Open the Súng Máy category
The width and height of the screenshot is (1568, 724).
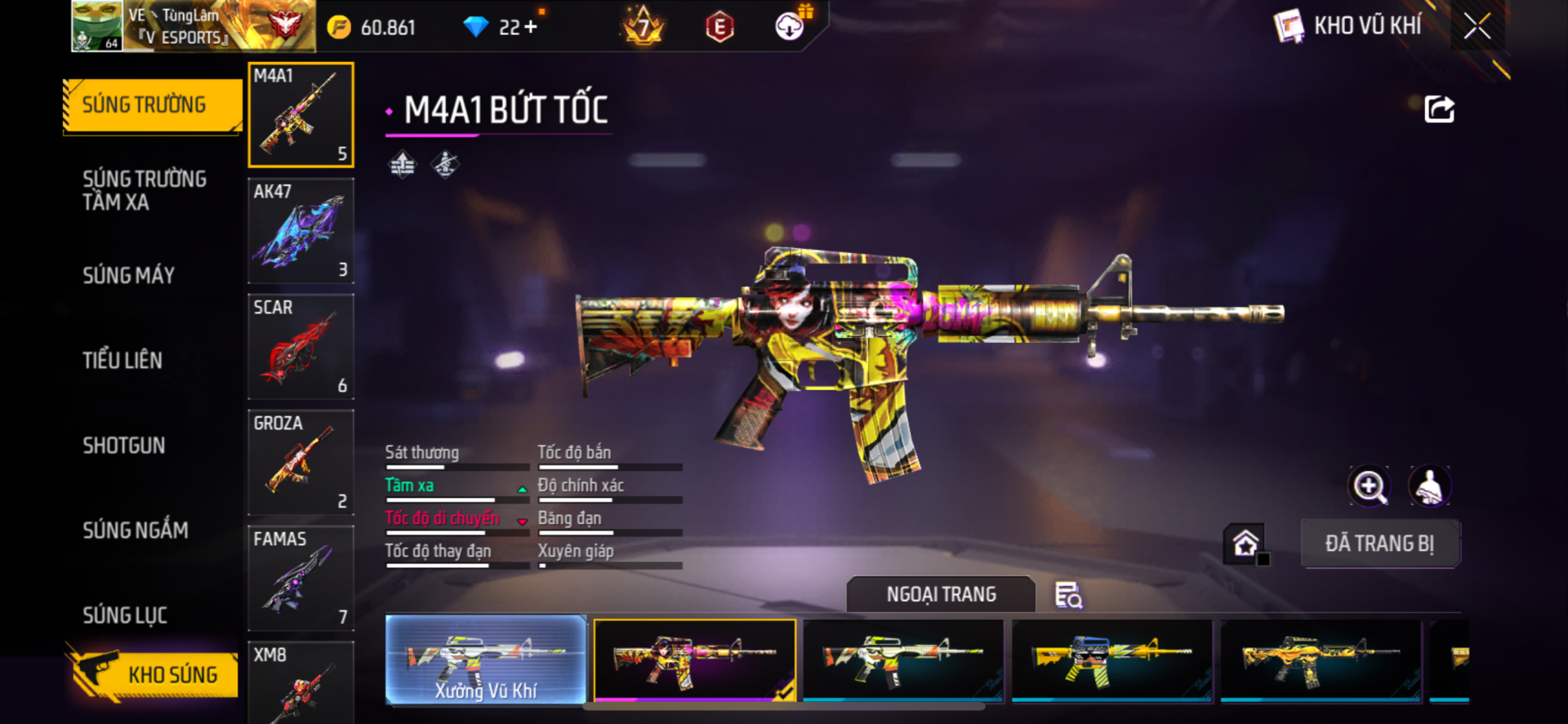coord(129,275)
